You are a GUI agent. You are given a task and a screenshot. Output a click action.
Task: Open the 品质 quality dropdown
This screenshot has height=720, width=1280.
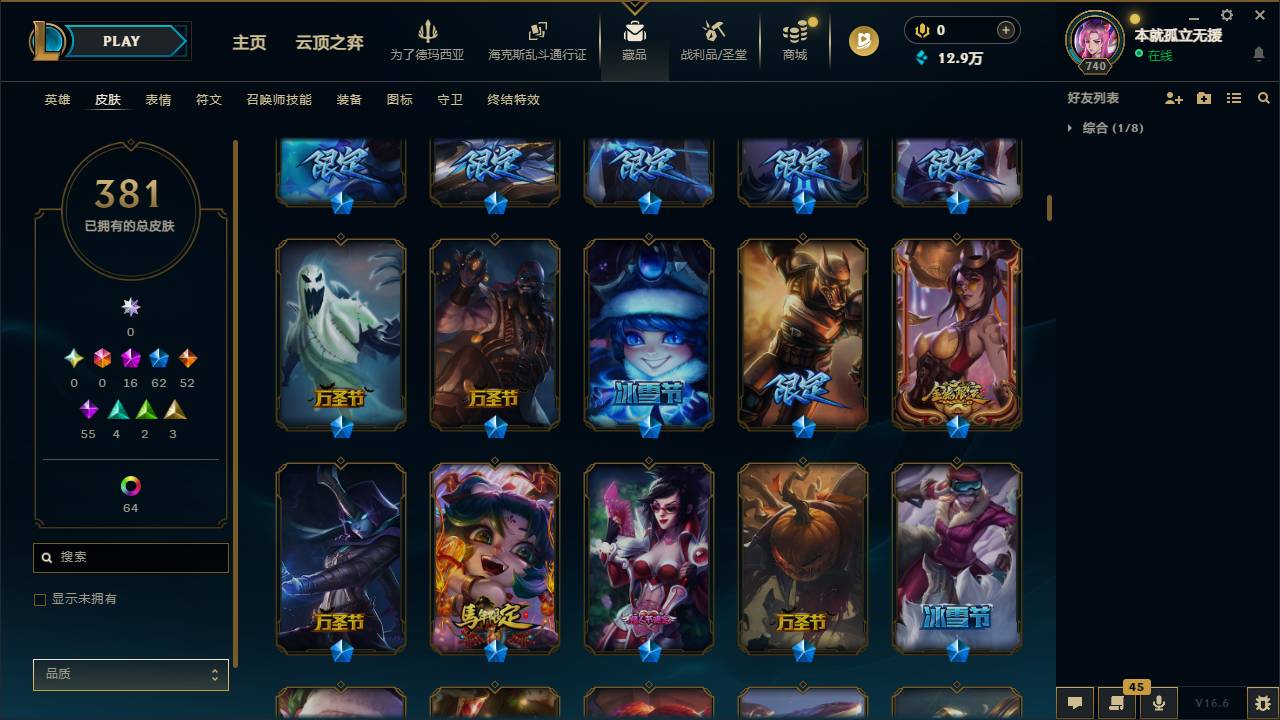[x=130, y=674]
